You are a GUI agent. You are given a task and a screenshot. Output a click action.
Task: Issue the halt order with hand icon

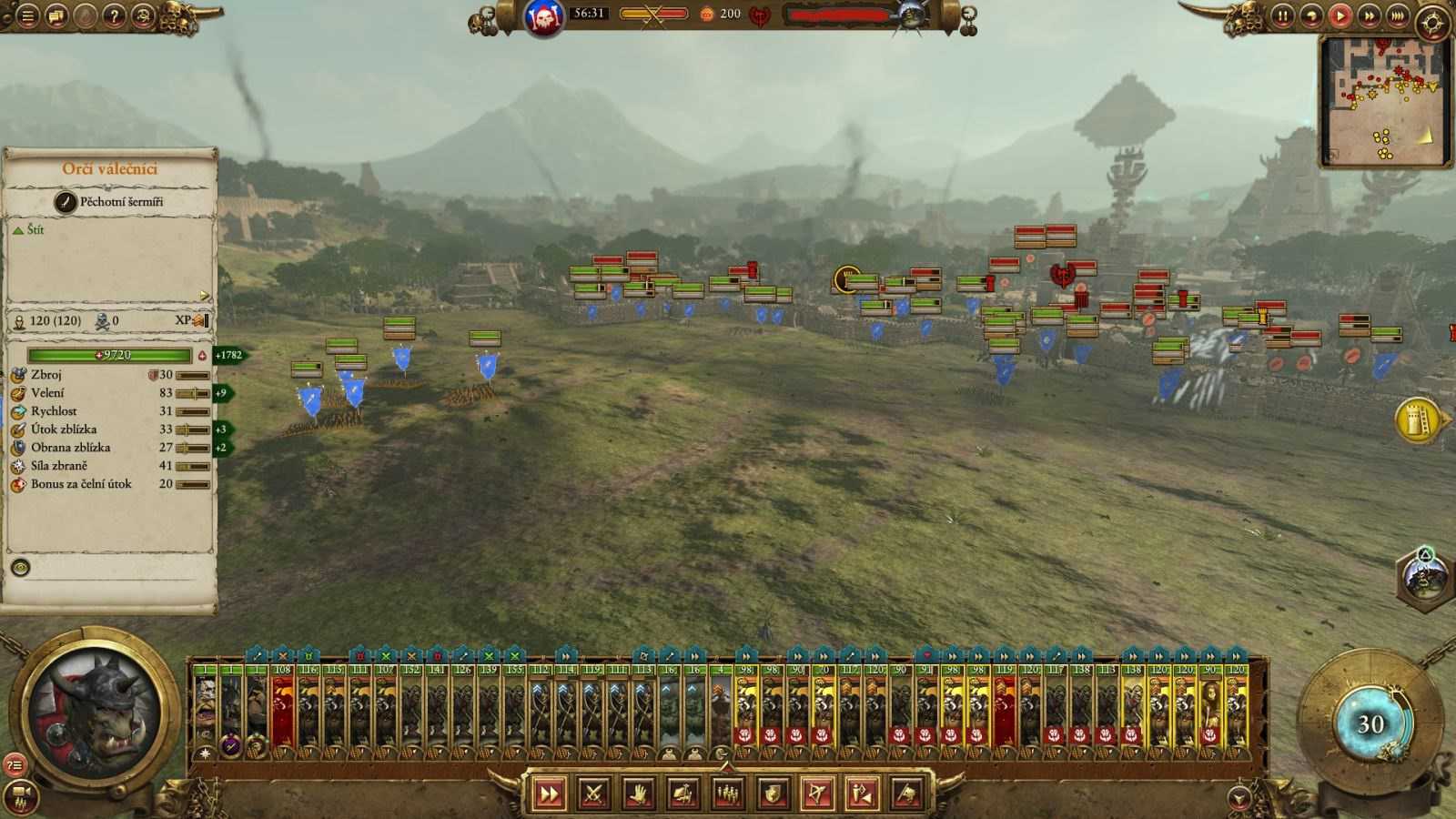[x=639, y=794]
